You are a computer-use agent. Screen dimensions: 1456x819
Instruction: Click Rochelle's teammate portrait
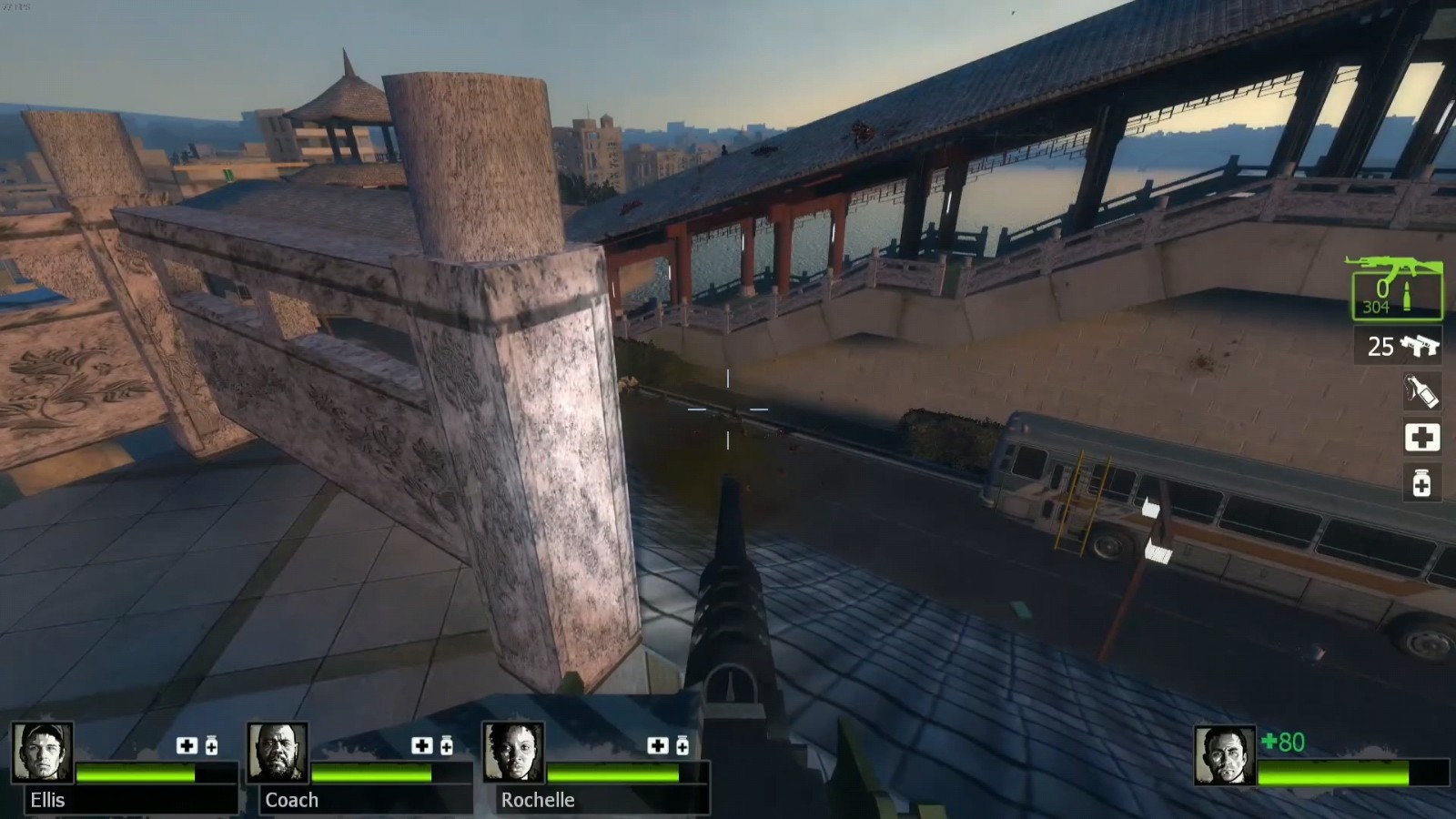tap(513, 753)
